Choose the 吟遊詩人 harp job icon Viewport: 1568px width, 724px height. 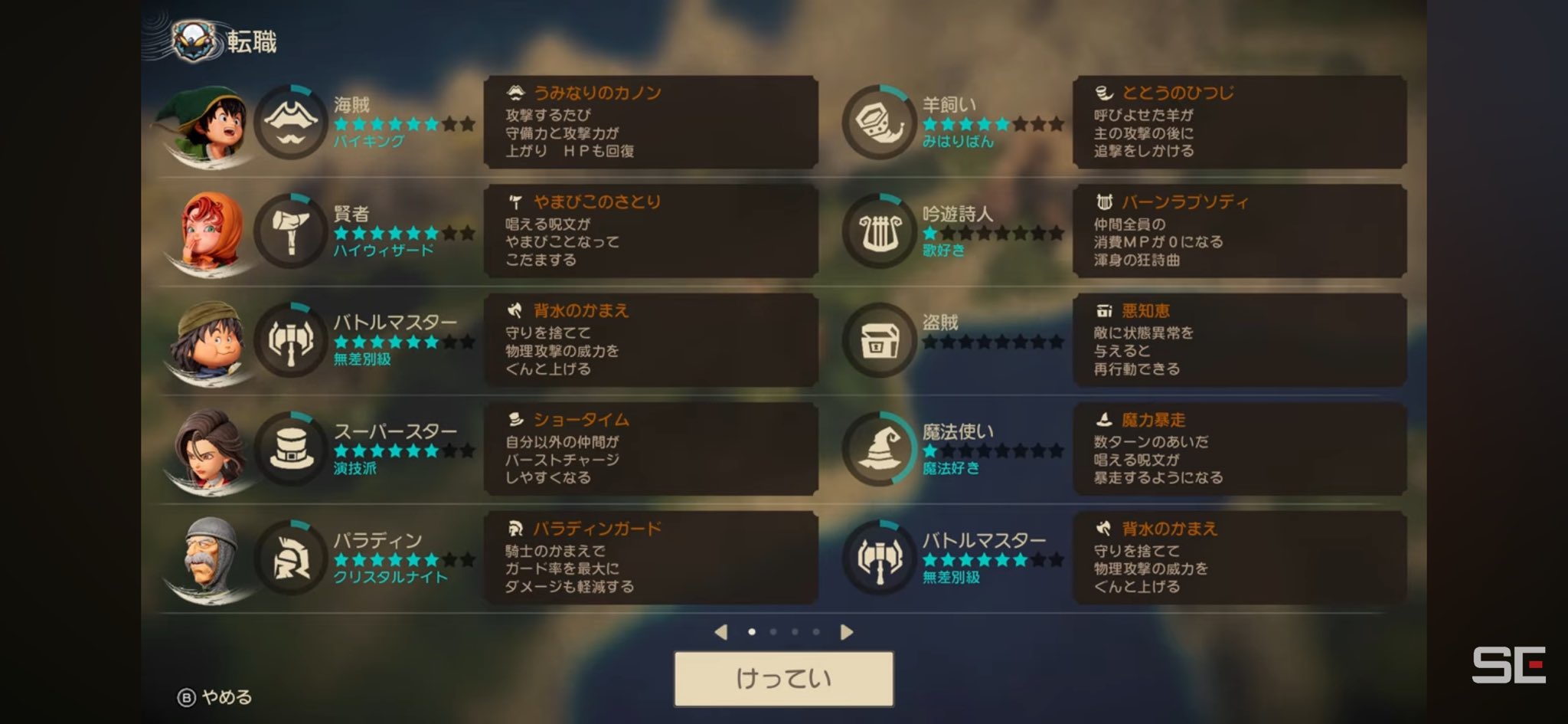[879, 231]
